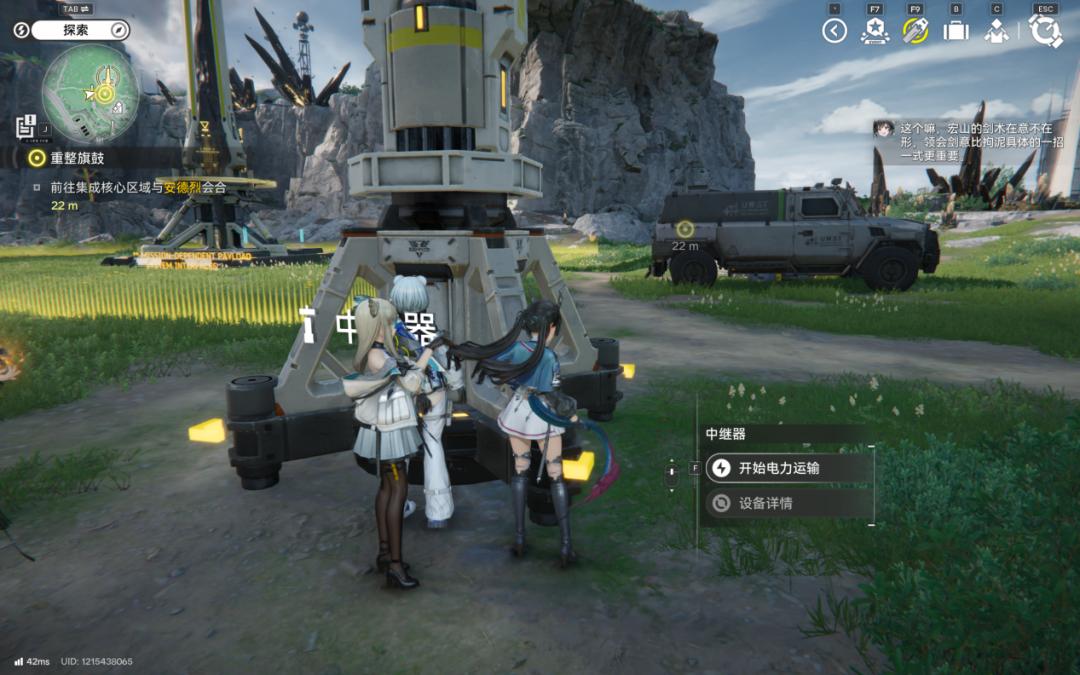This screenshot has width=1080, height=675.
Task: Open the star badge events icon
Action: pyautogui.click(x=874, y=31)
